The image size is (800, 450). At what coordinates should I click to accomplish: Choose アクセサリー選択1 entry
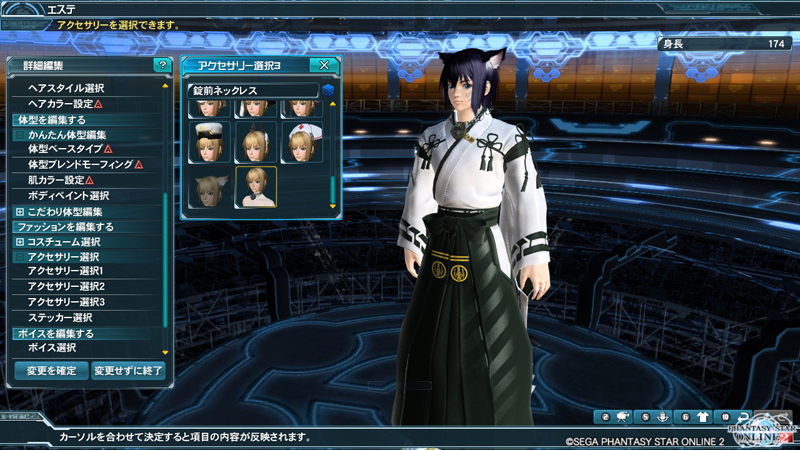66,271
